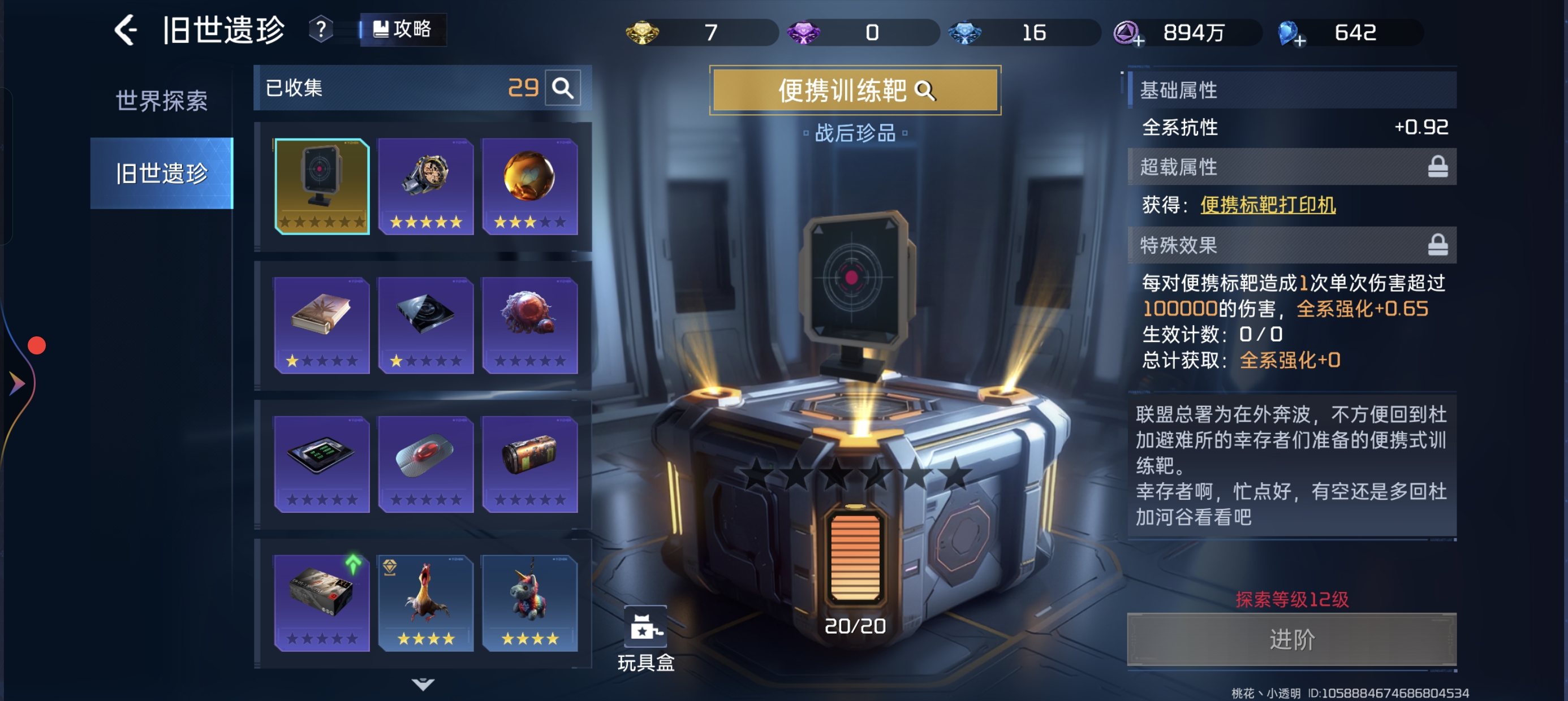Choose the five-star gas mask relic
1568x701 pixels.
(425, 185)
